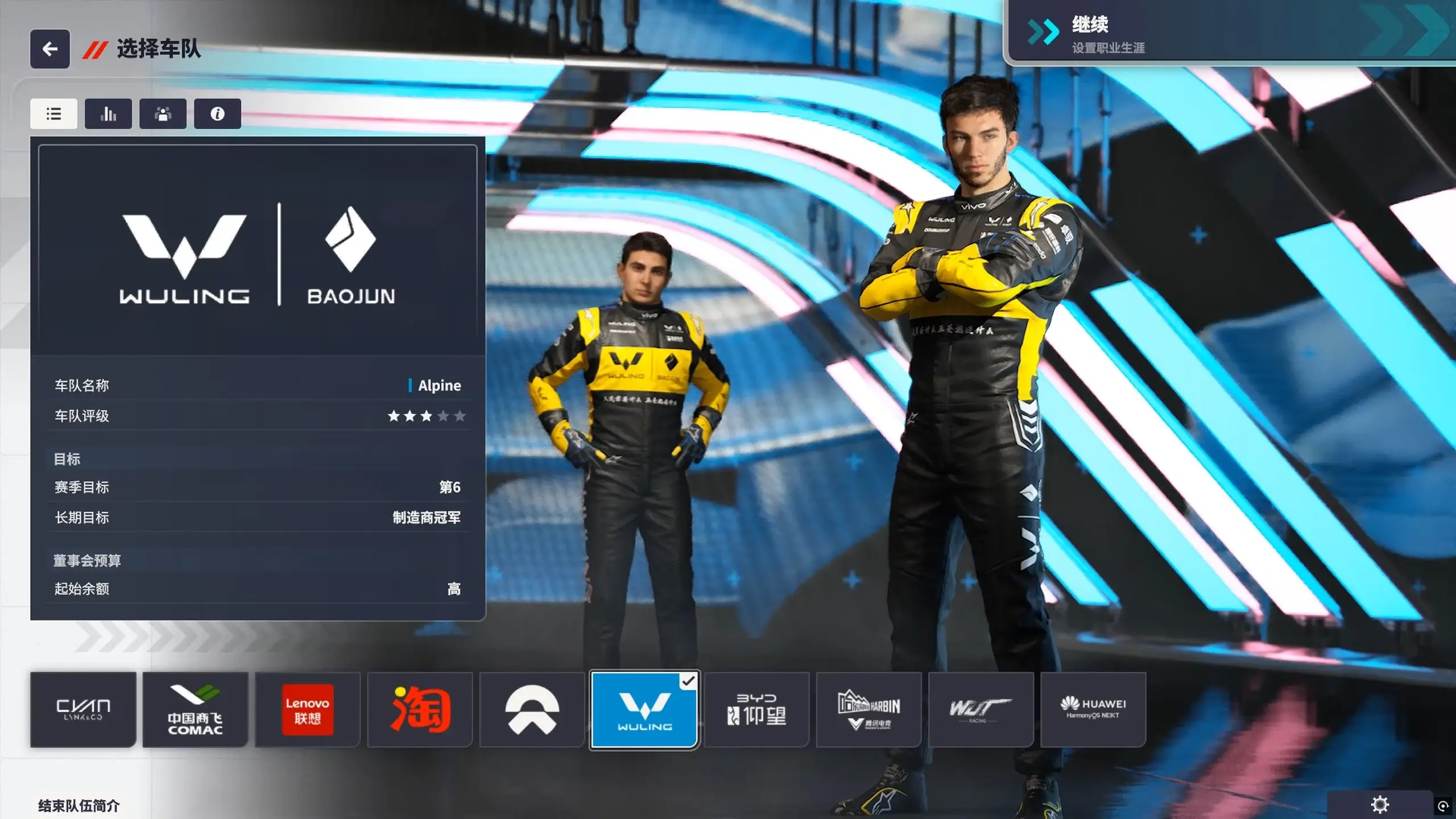Image resolution: width=1456 pixels, height=819 pixels.
Task: Continue to set up career (继续)
Action: 1228,33
